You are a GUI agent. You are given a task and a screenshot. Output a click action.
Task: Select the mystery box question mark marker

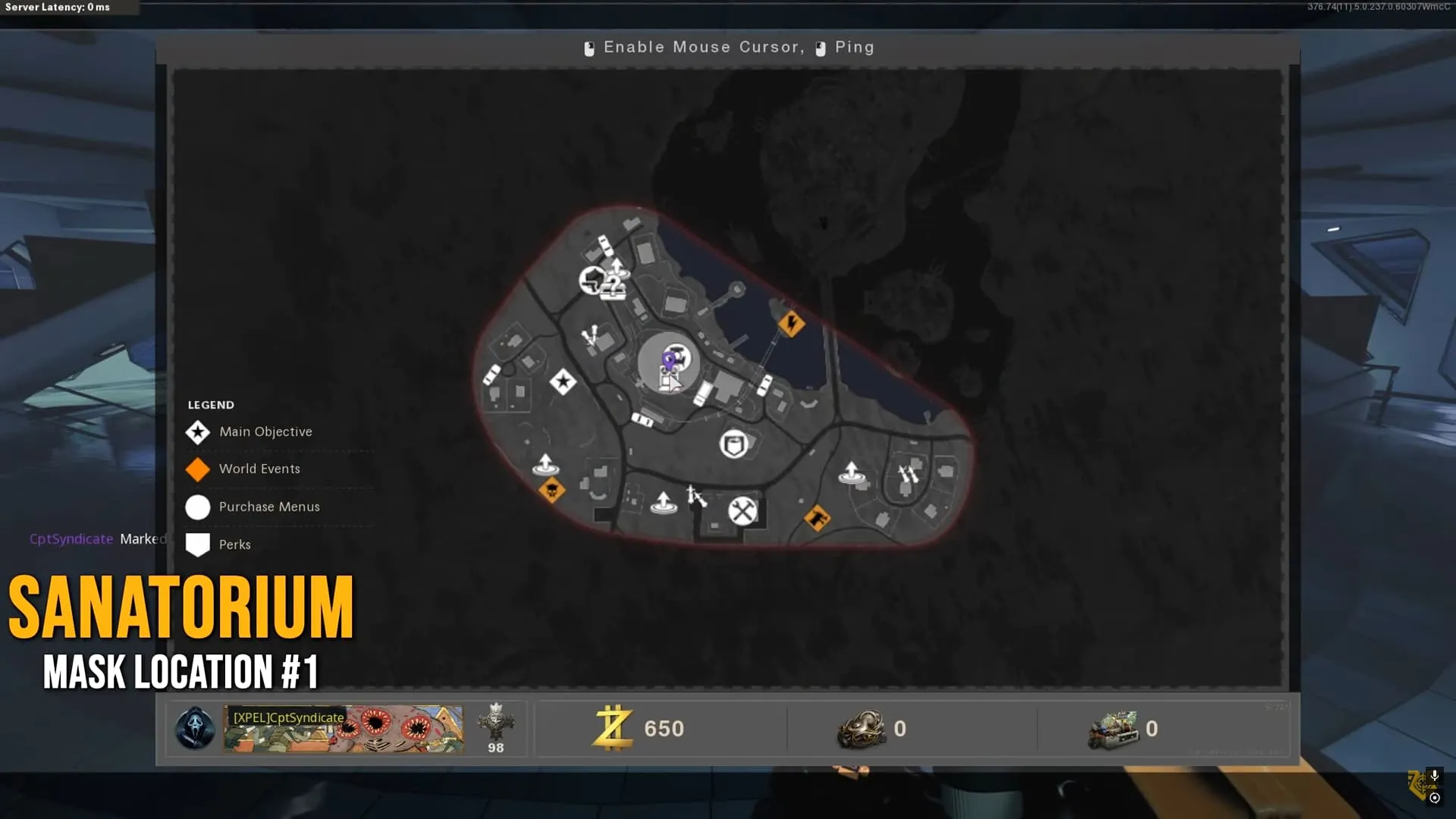click(613, 288)
